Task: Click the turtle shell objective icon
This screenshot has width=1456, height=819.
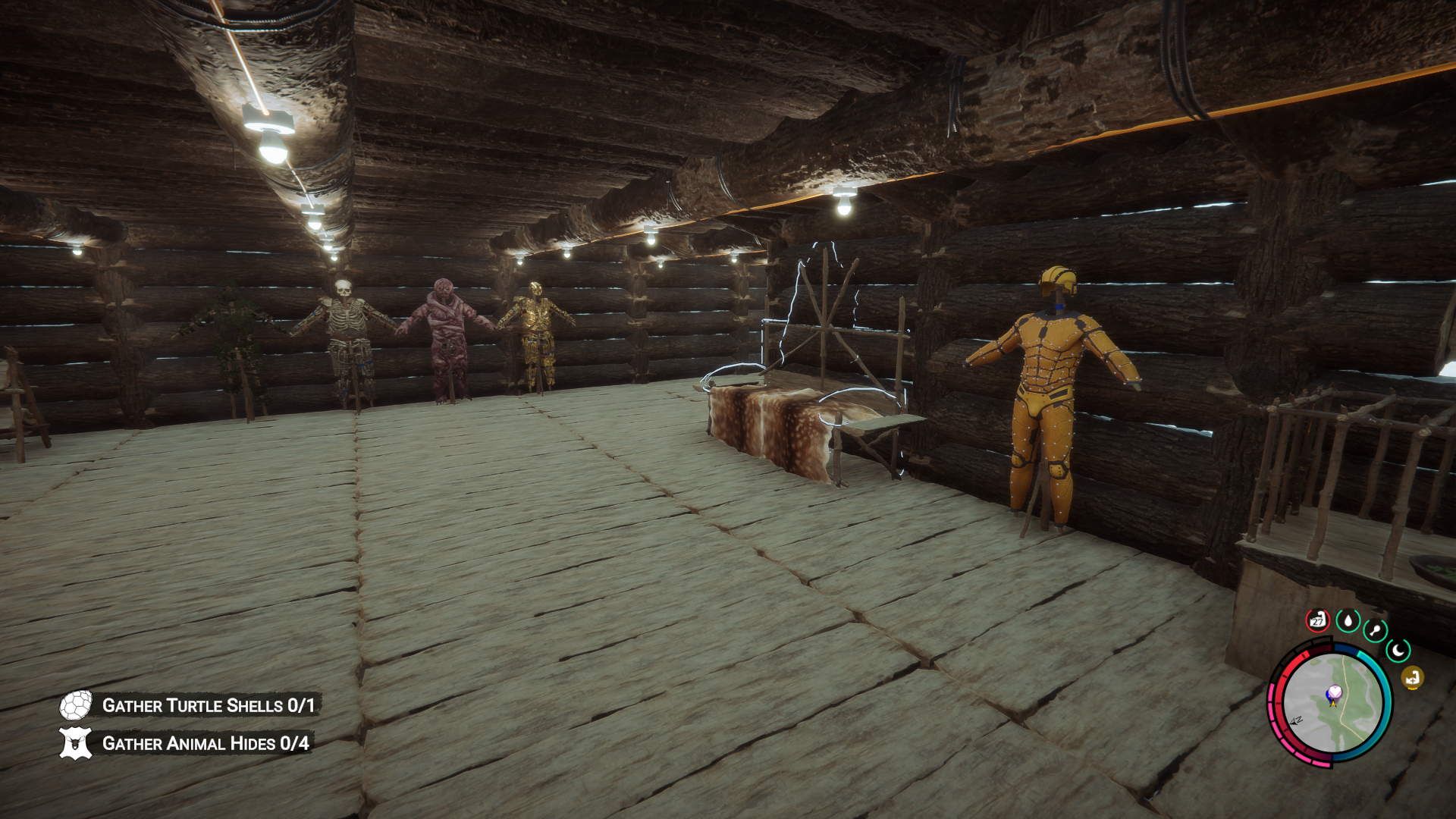Action: tap(76, 705)
